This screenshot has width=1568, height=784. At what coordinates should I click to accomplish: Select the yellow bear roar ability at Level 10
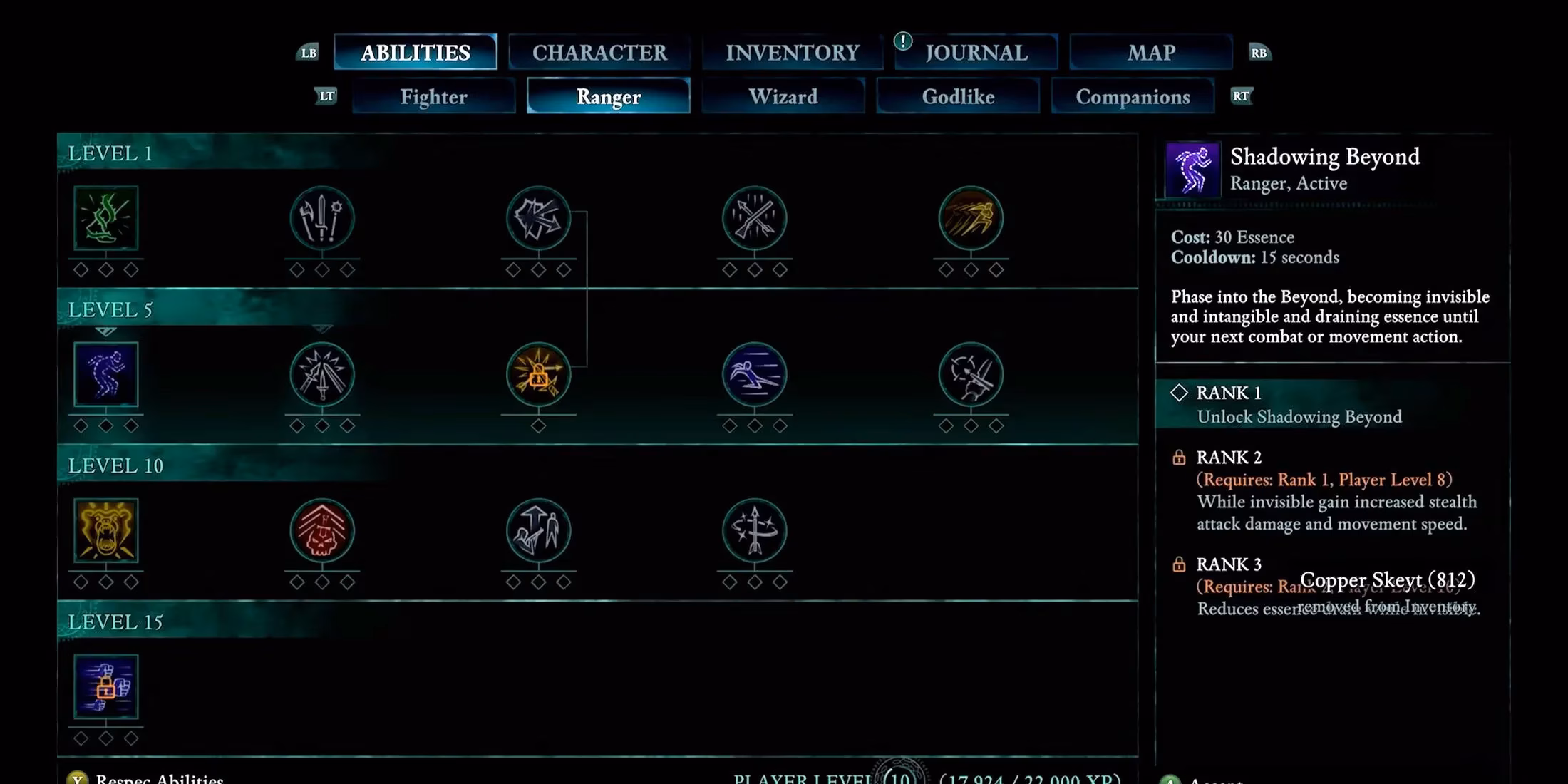[107, 531]
